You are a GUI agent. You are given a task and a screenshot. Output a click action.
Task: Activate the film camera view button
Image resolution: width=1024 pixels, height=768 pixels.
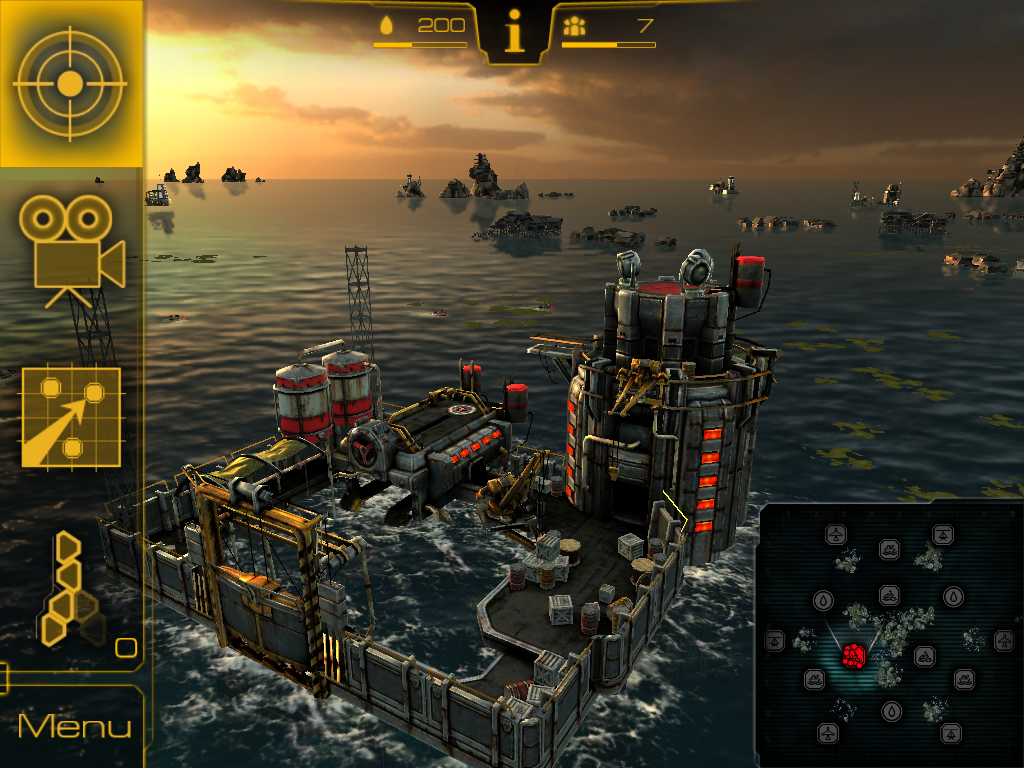tap(72, 250)
